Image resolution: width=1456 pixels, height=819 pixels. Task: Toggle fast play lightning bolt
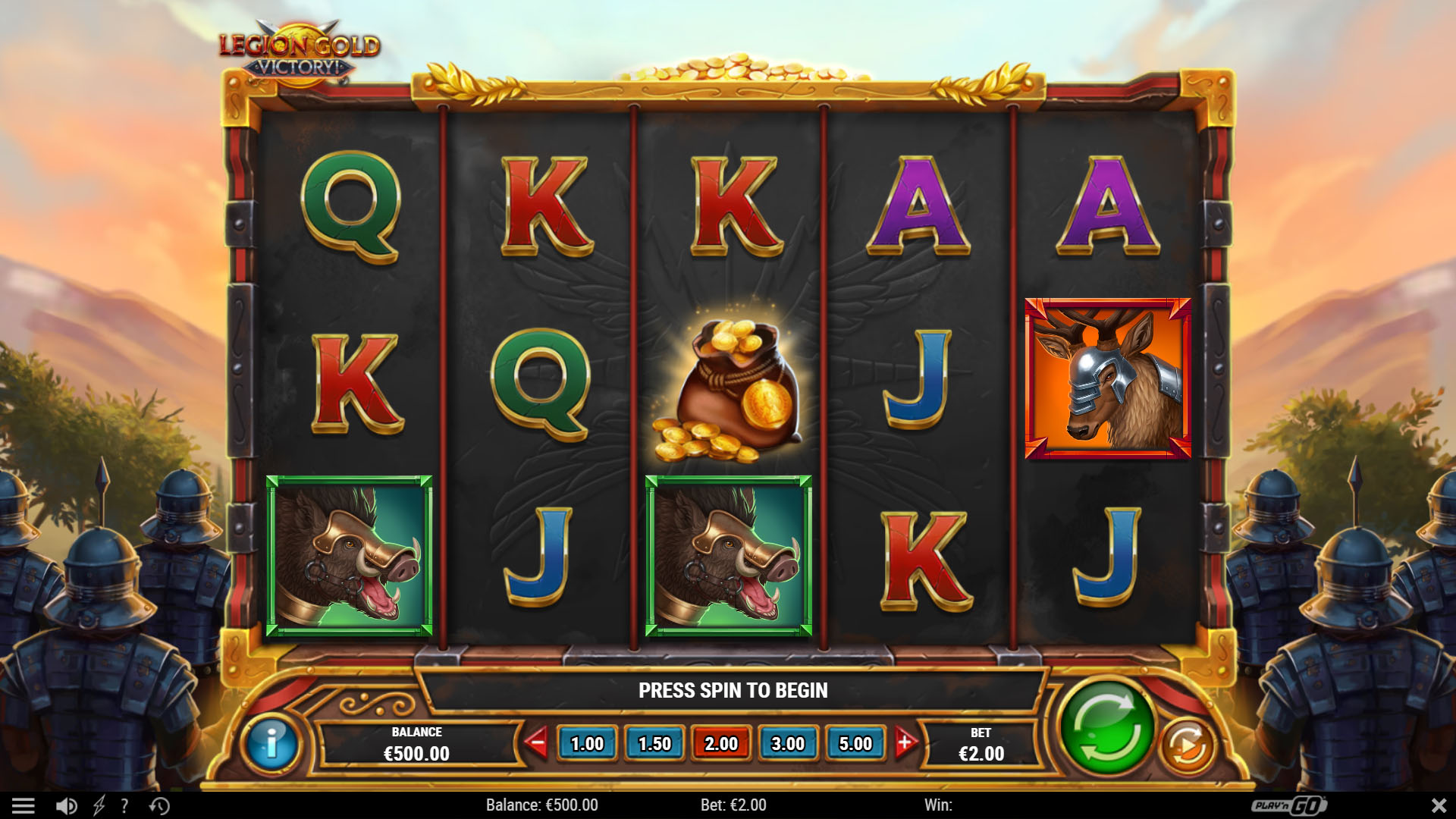pyautogui.click(x=99, y=805)
